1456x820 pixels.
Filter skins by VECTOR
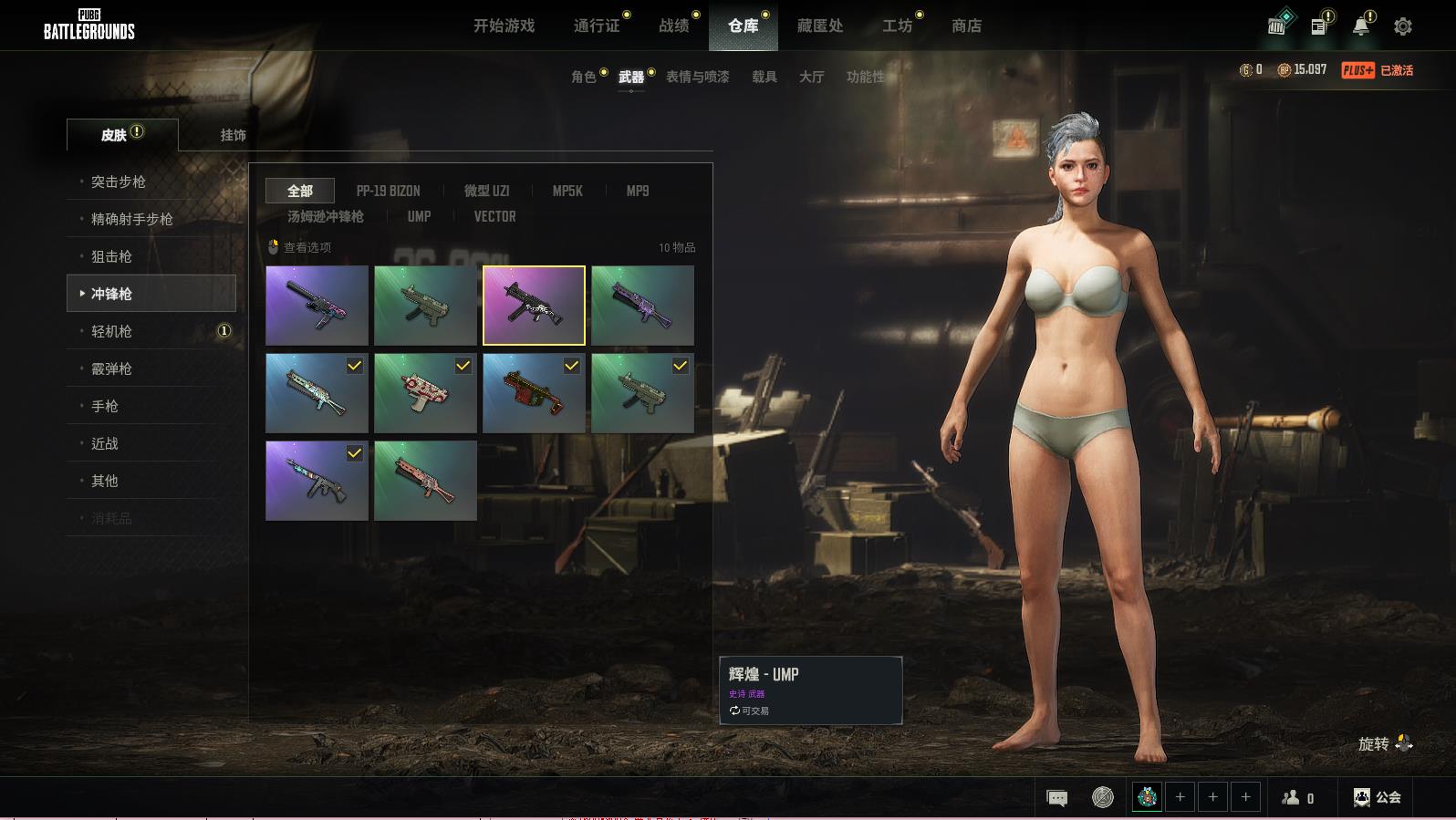pos(494,216)
